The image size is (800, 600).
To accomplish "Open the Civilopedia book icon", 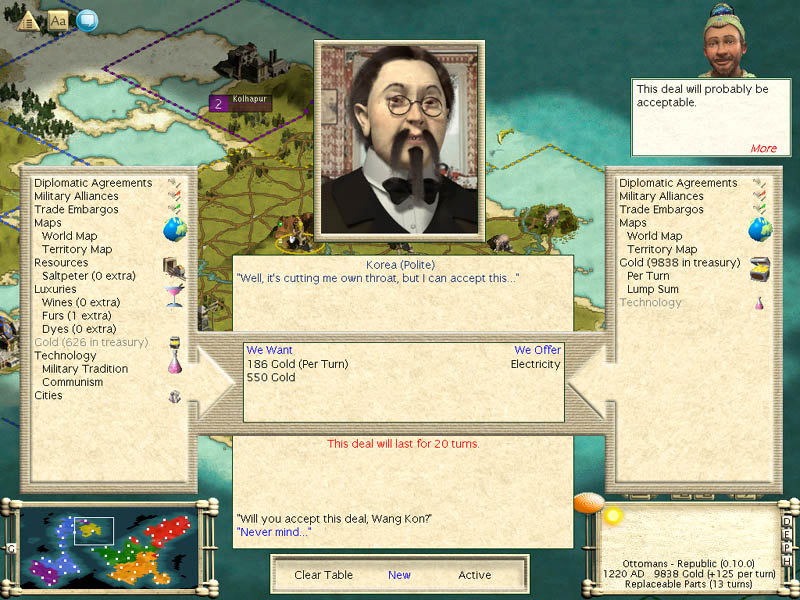I will click(x=58, y=19).
